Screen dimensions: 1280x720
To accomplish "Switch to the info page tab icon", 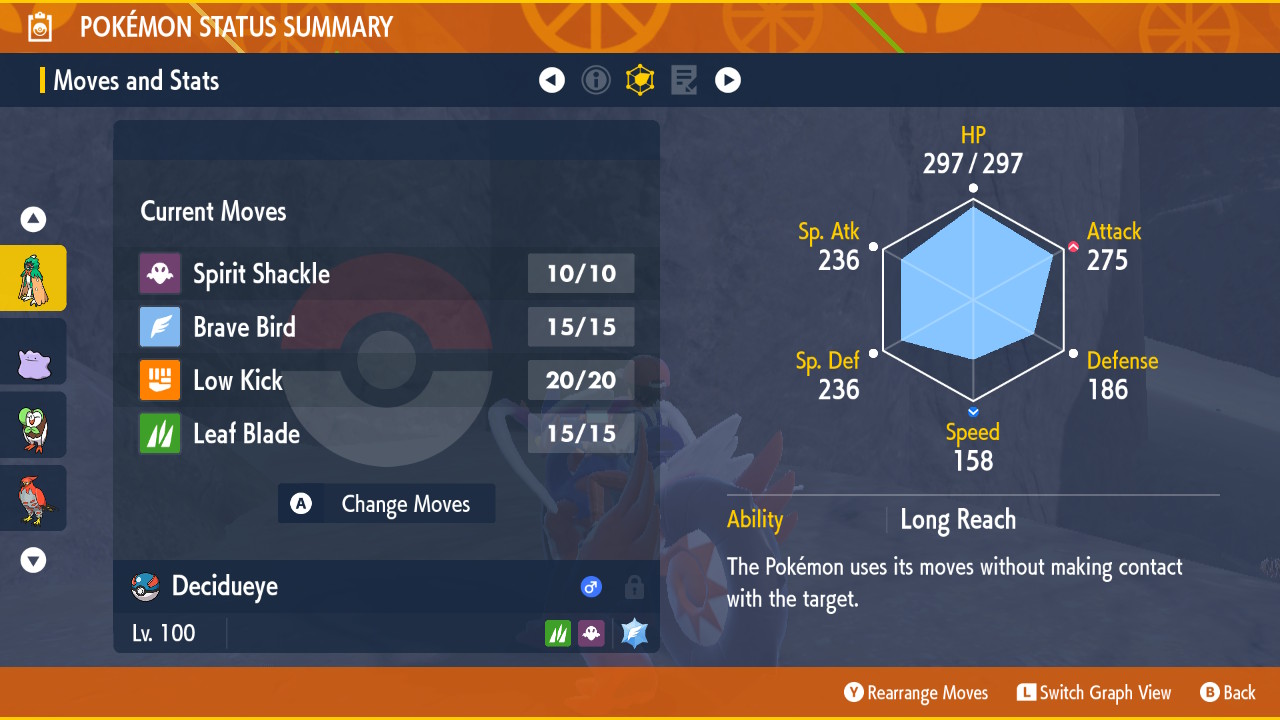I will [596, 80].
